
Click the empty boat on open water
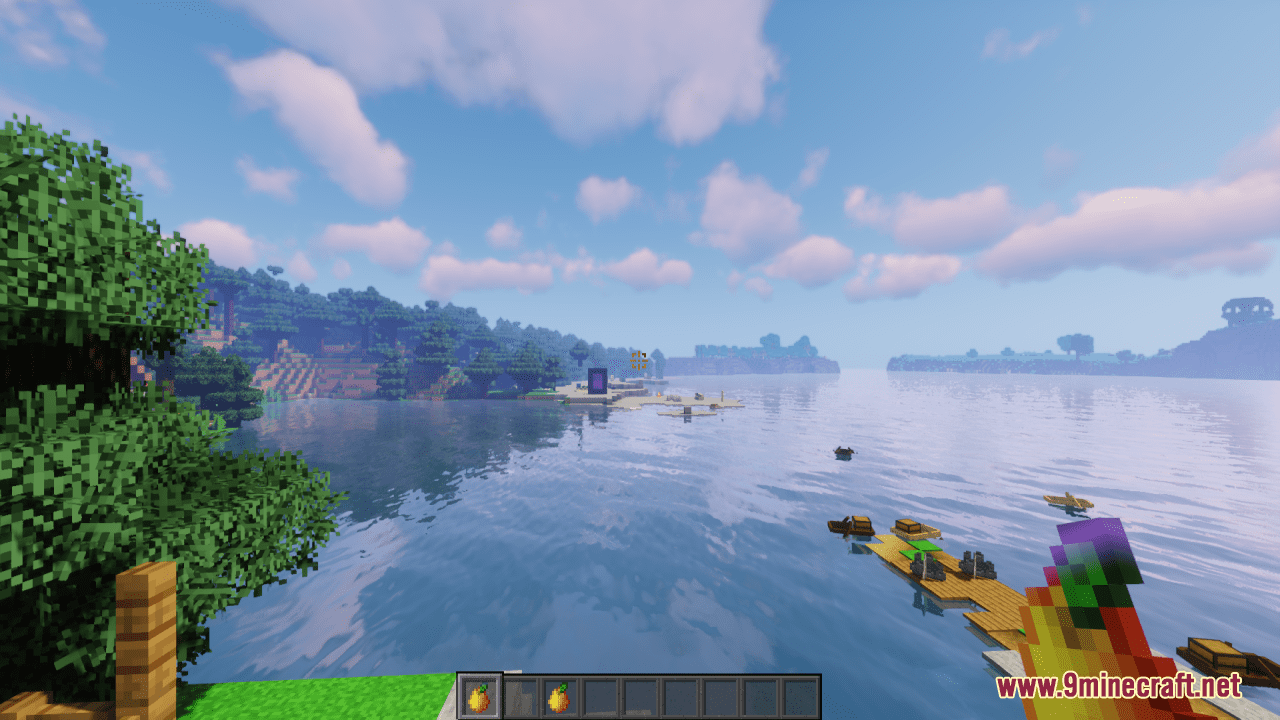pos(843,451)
